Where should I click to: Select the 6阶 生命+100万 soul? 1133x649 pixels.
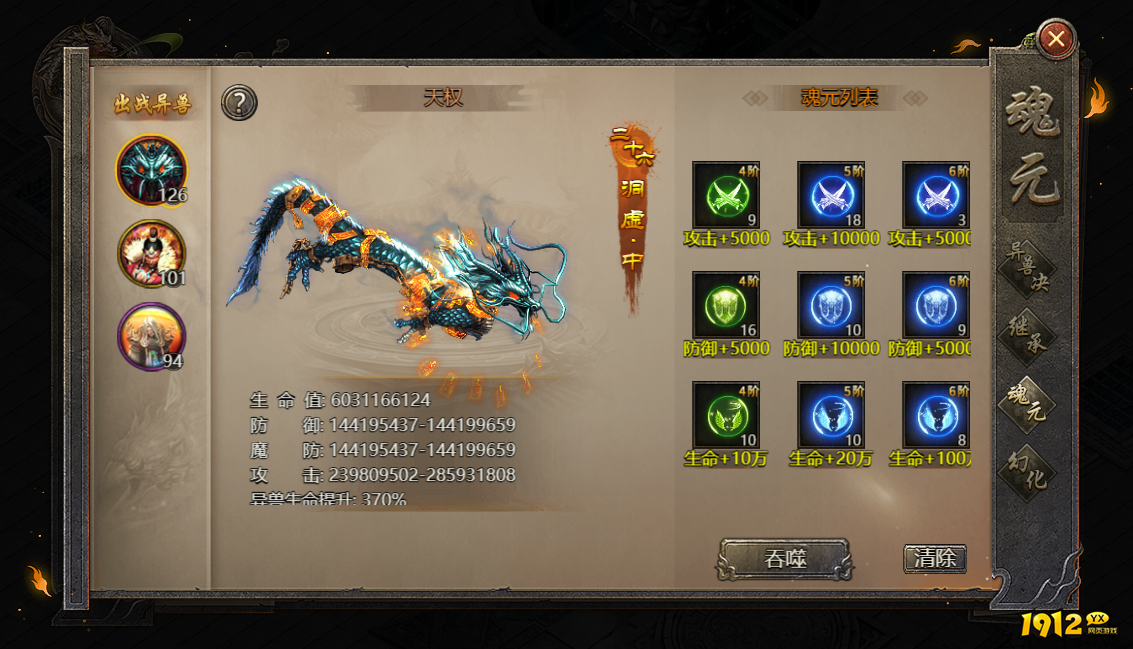936,415
